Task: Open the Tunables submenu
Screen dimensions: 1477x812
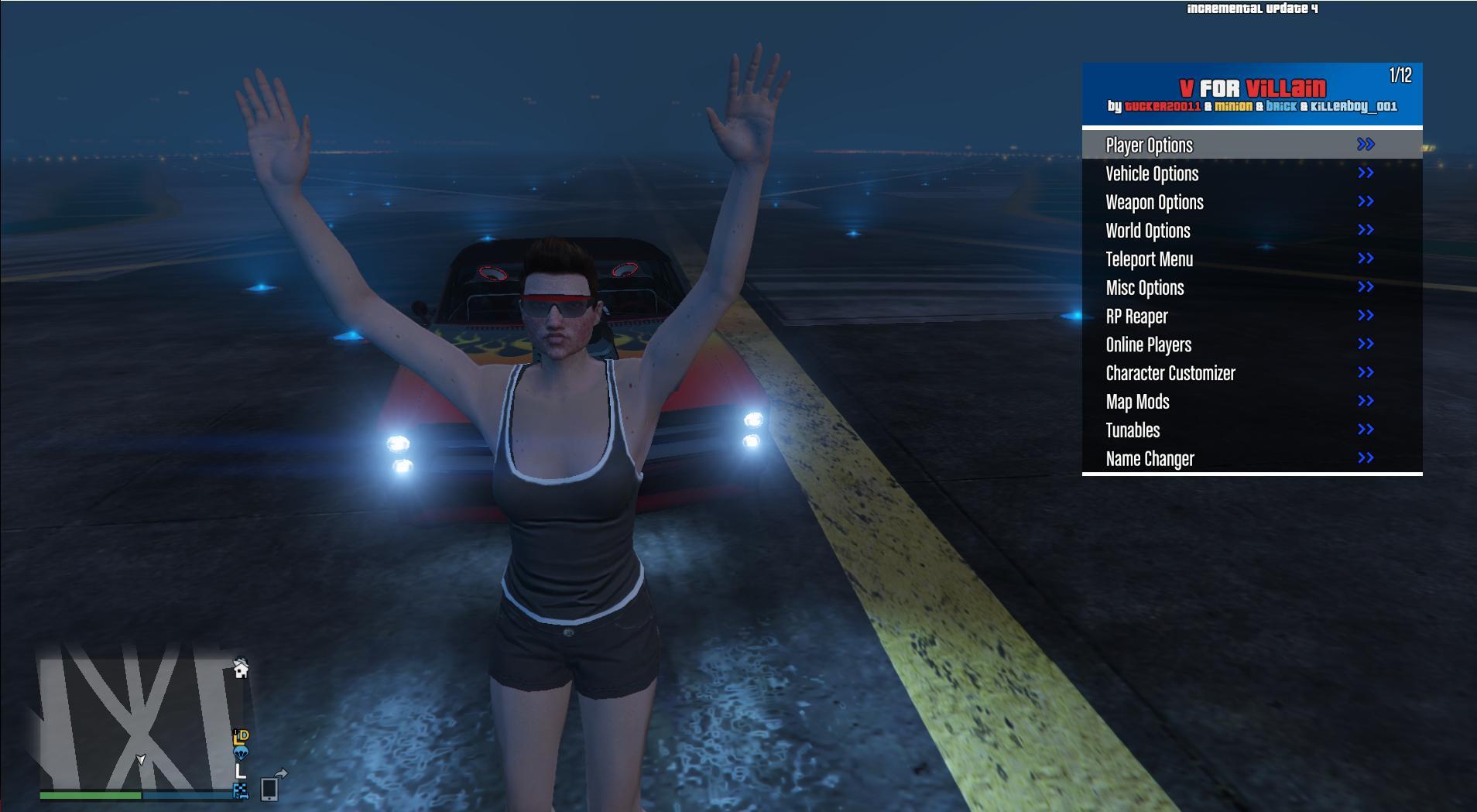Action: [1133, 430]
